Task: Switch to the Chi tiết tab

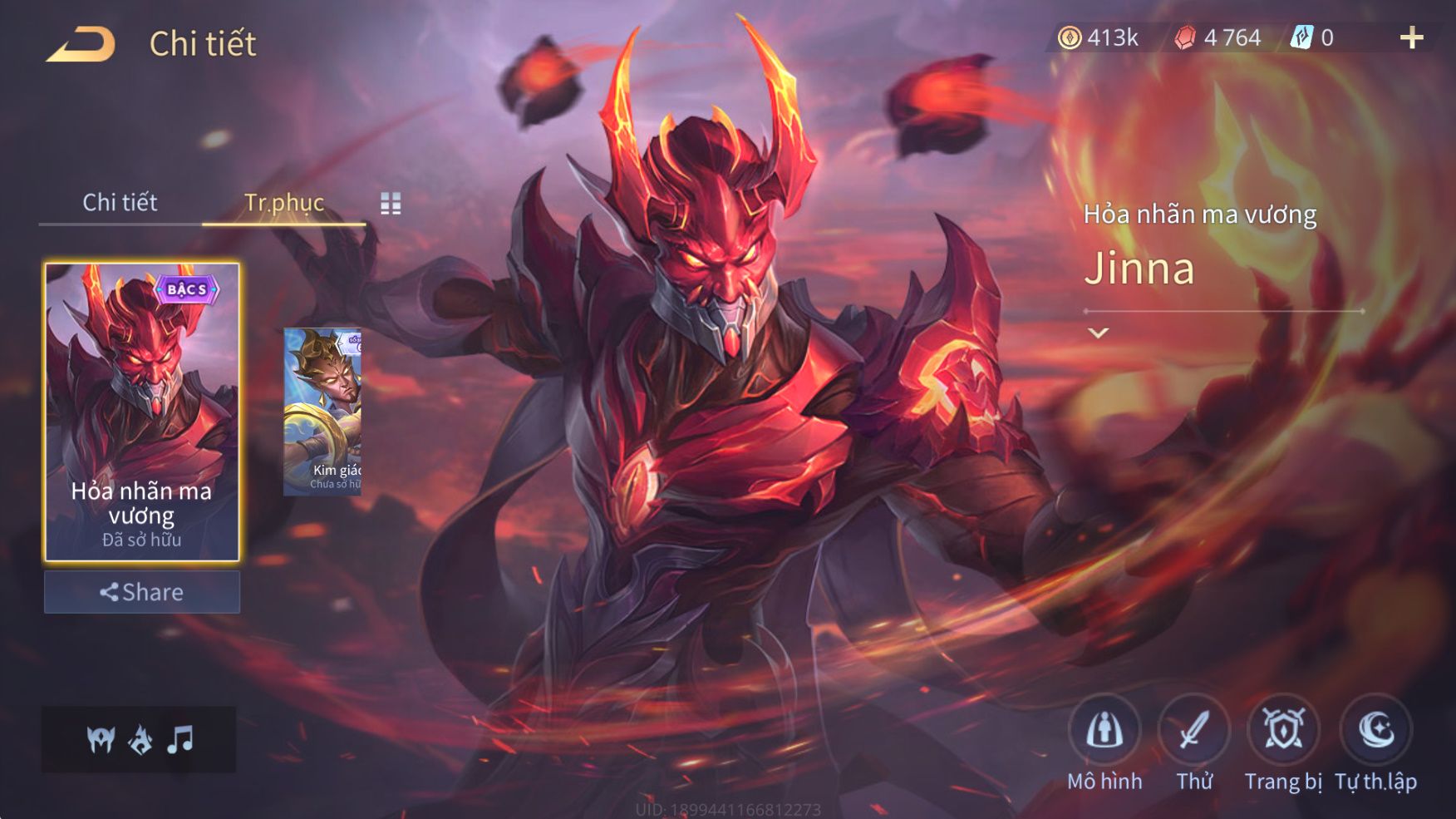Action: [x=120, y=202]
